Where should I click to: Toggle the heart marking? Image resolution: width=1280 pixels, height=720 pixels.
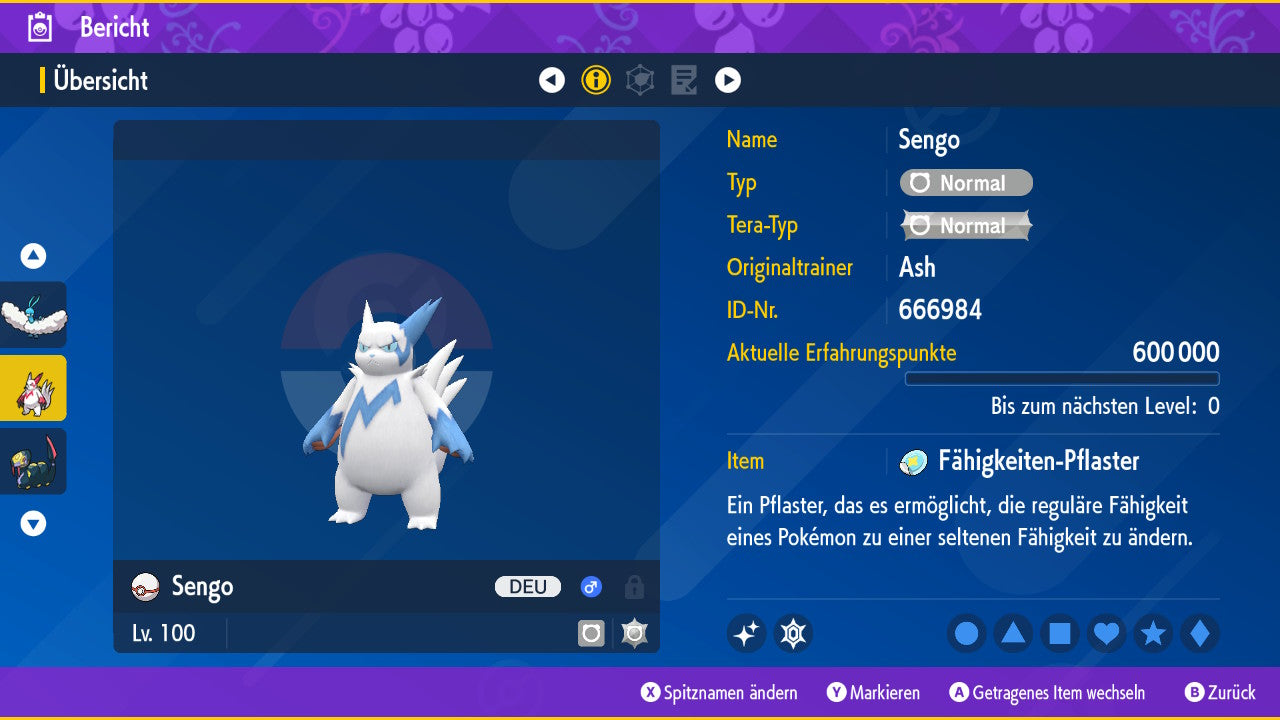(1106, 634)
